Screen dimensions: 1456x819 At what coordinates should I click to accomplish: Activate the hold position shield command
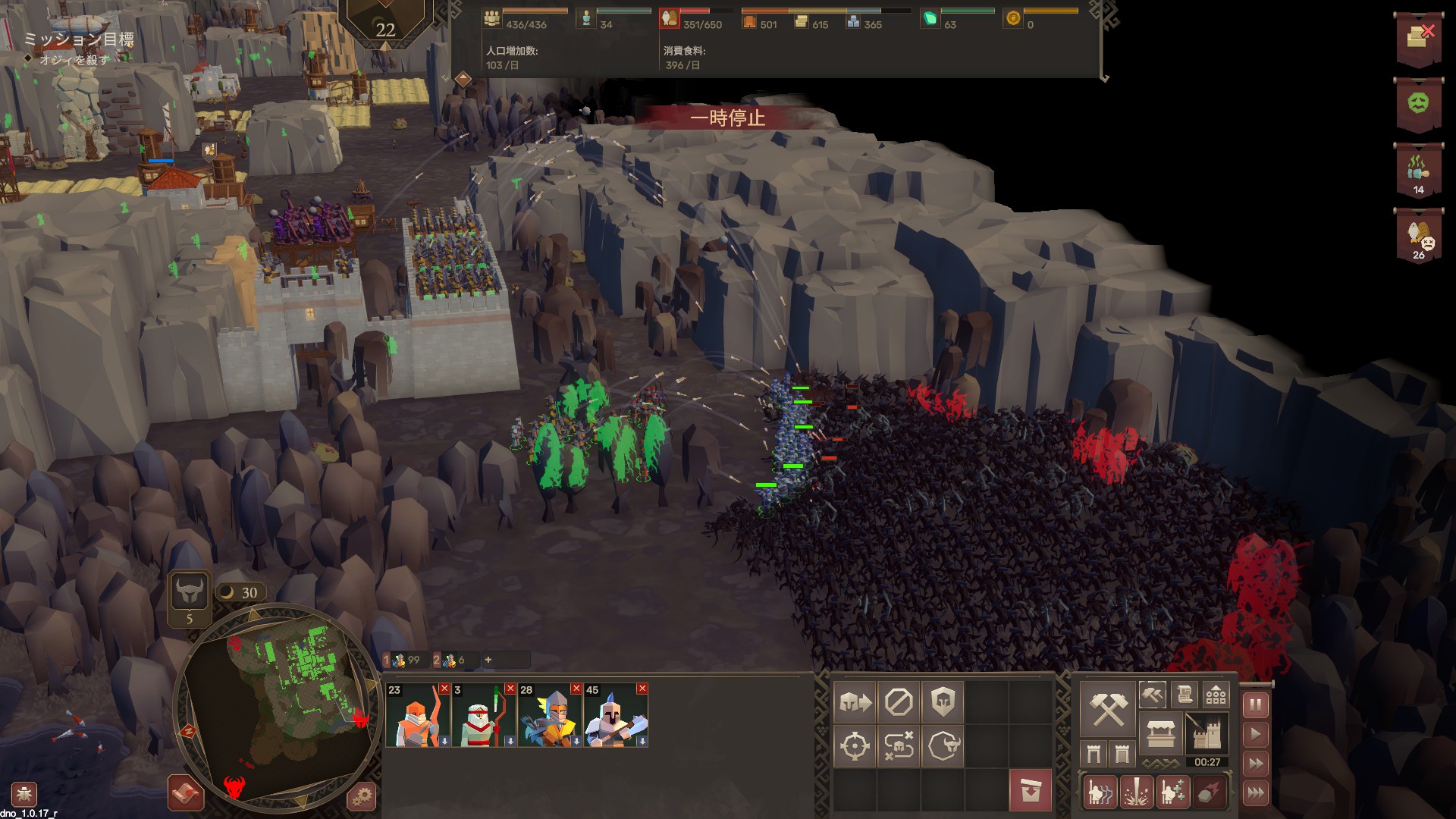pyautogui.click(x=943, y=702)
